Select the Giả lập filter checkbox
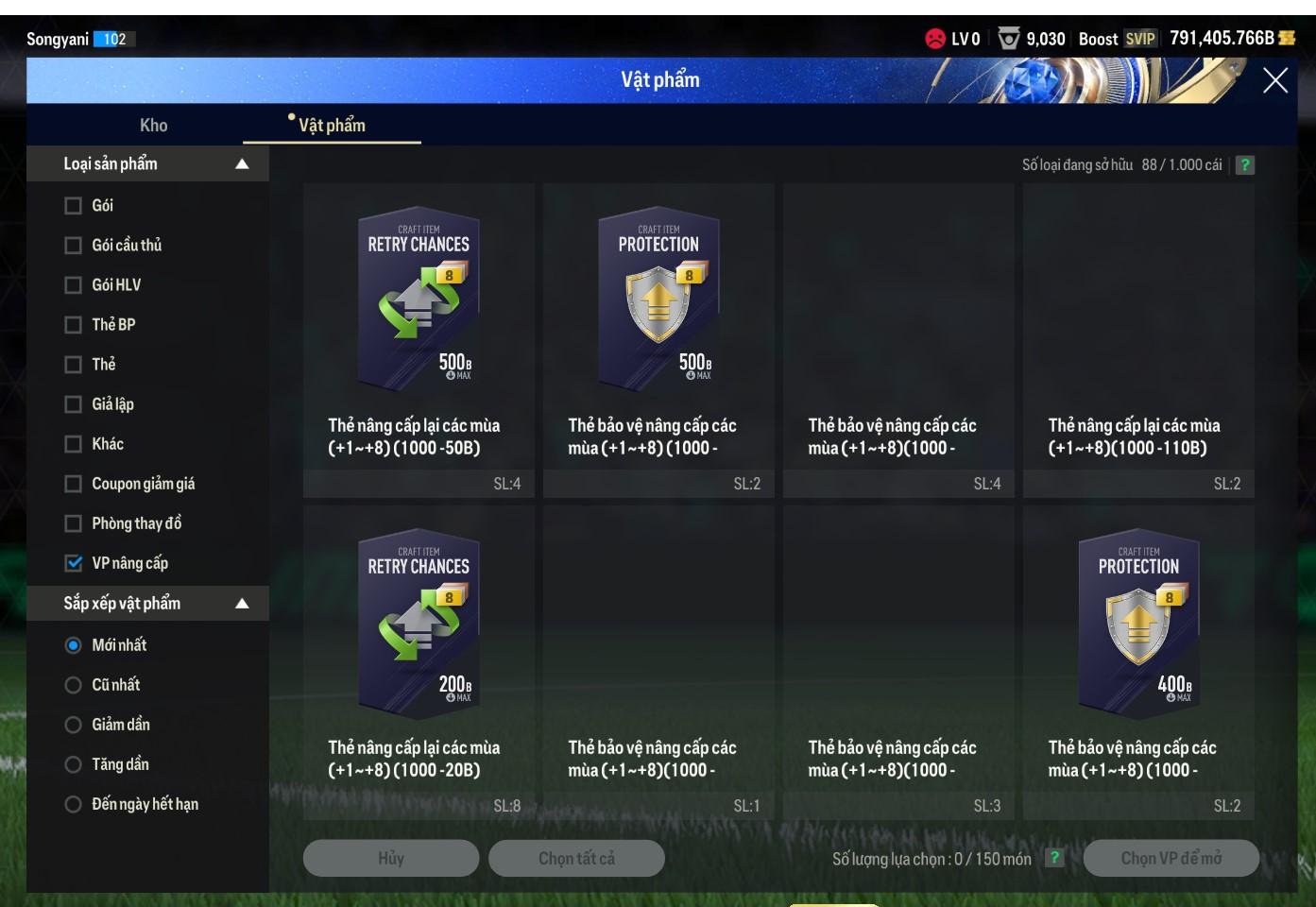This screenshot has height=907, width=1316. [73, 404]
